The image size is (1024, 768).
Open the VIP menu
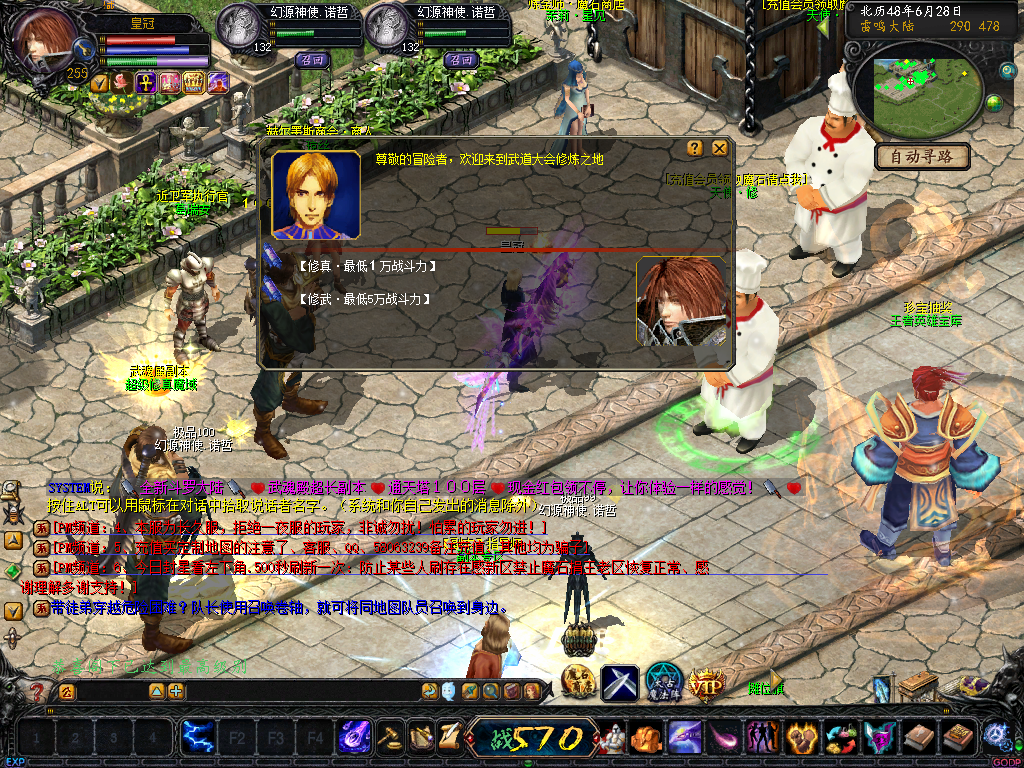706,684
